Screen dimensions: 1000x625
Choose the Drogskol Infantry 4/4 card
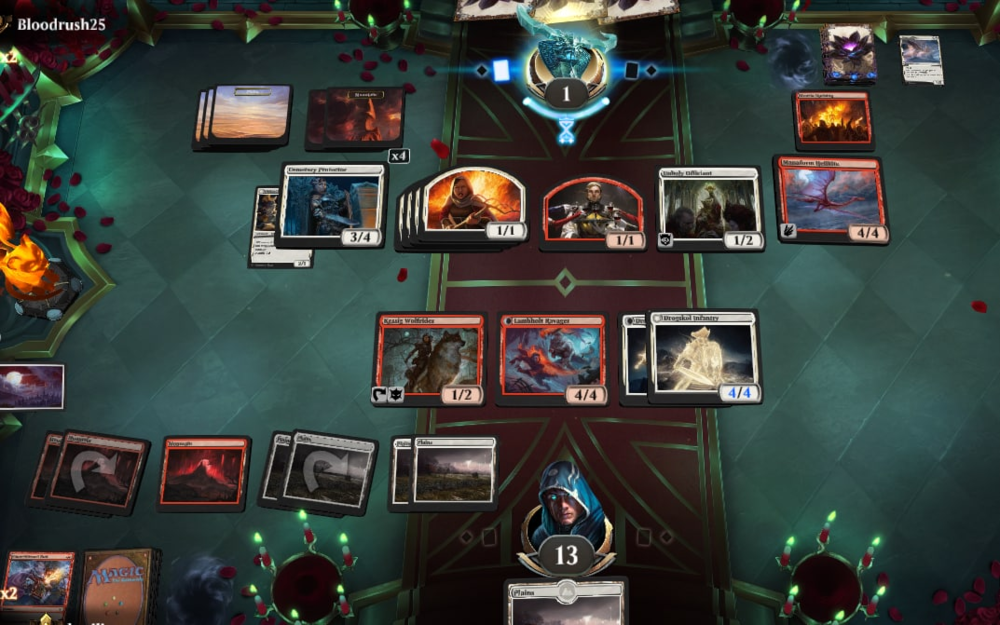click(x=704, y=356)
